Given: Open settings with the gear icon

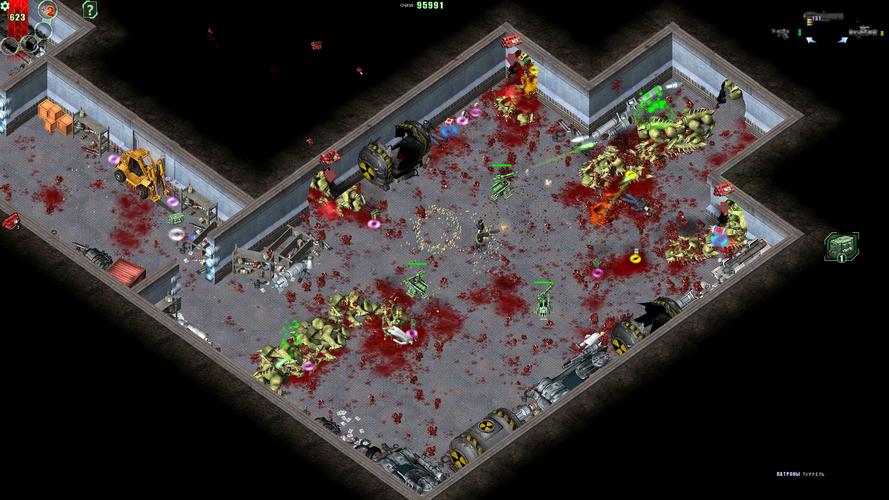Looking at the screenshot, I should (6, 6).
